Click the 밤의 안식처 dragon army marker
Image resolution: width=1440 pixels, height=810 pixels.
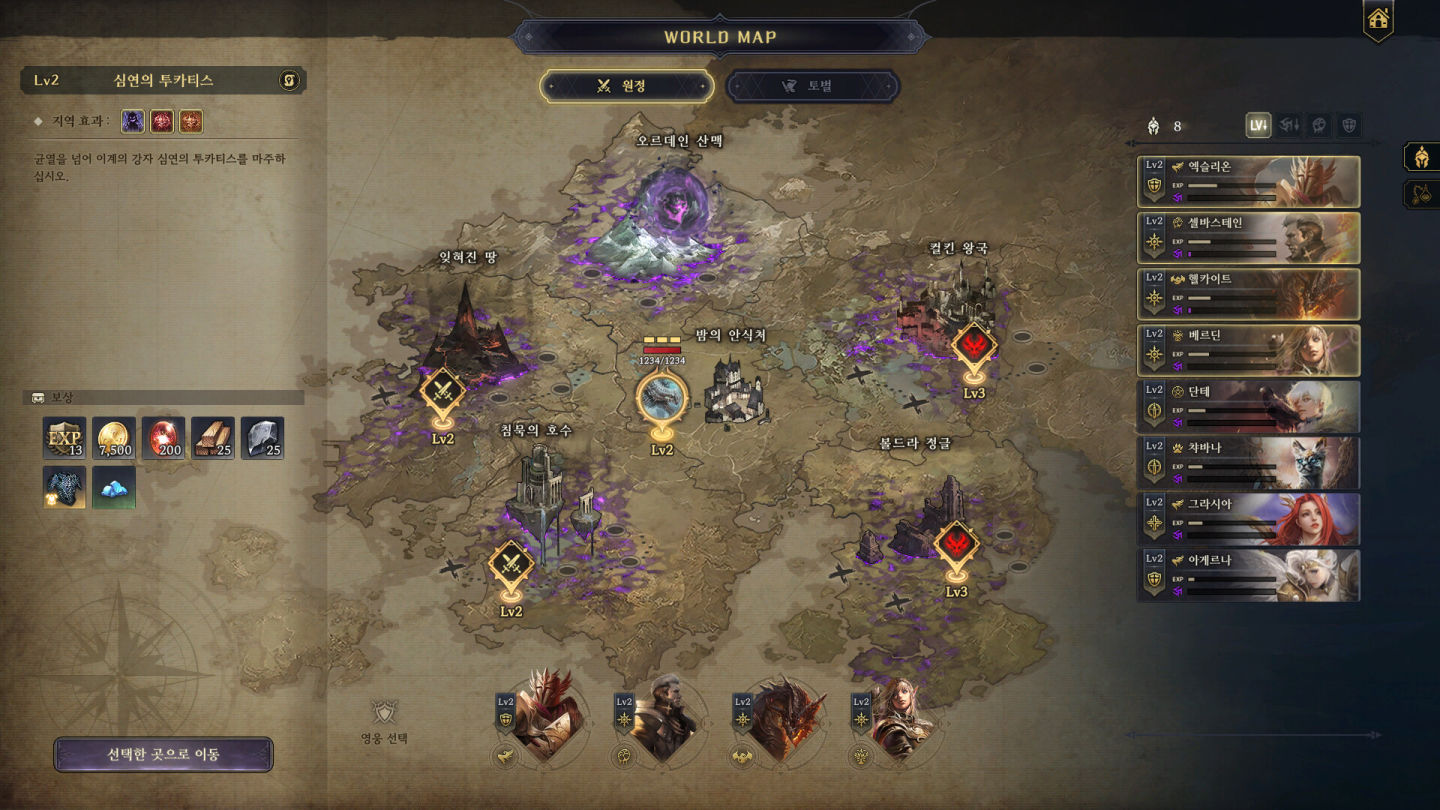662,396
